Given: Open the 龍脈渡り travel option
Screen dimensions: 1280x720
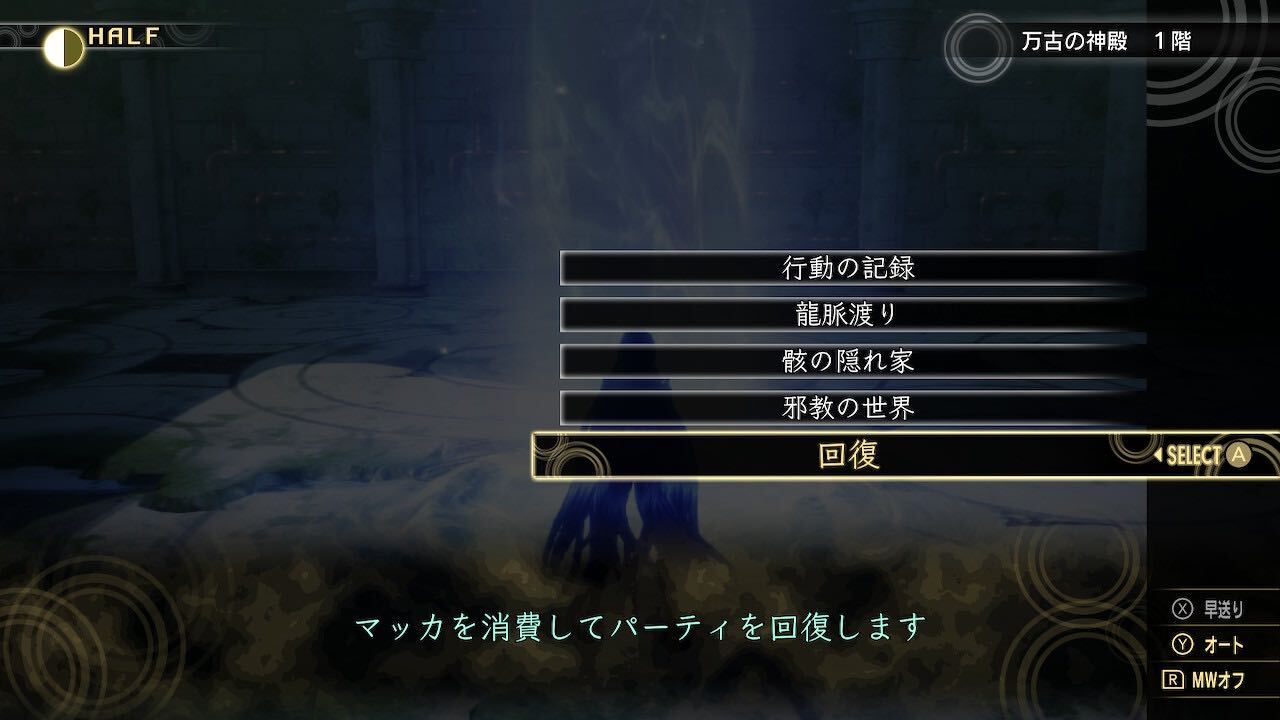Looking at the screenshot, I should coord(845,315).
